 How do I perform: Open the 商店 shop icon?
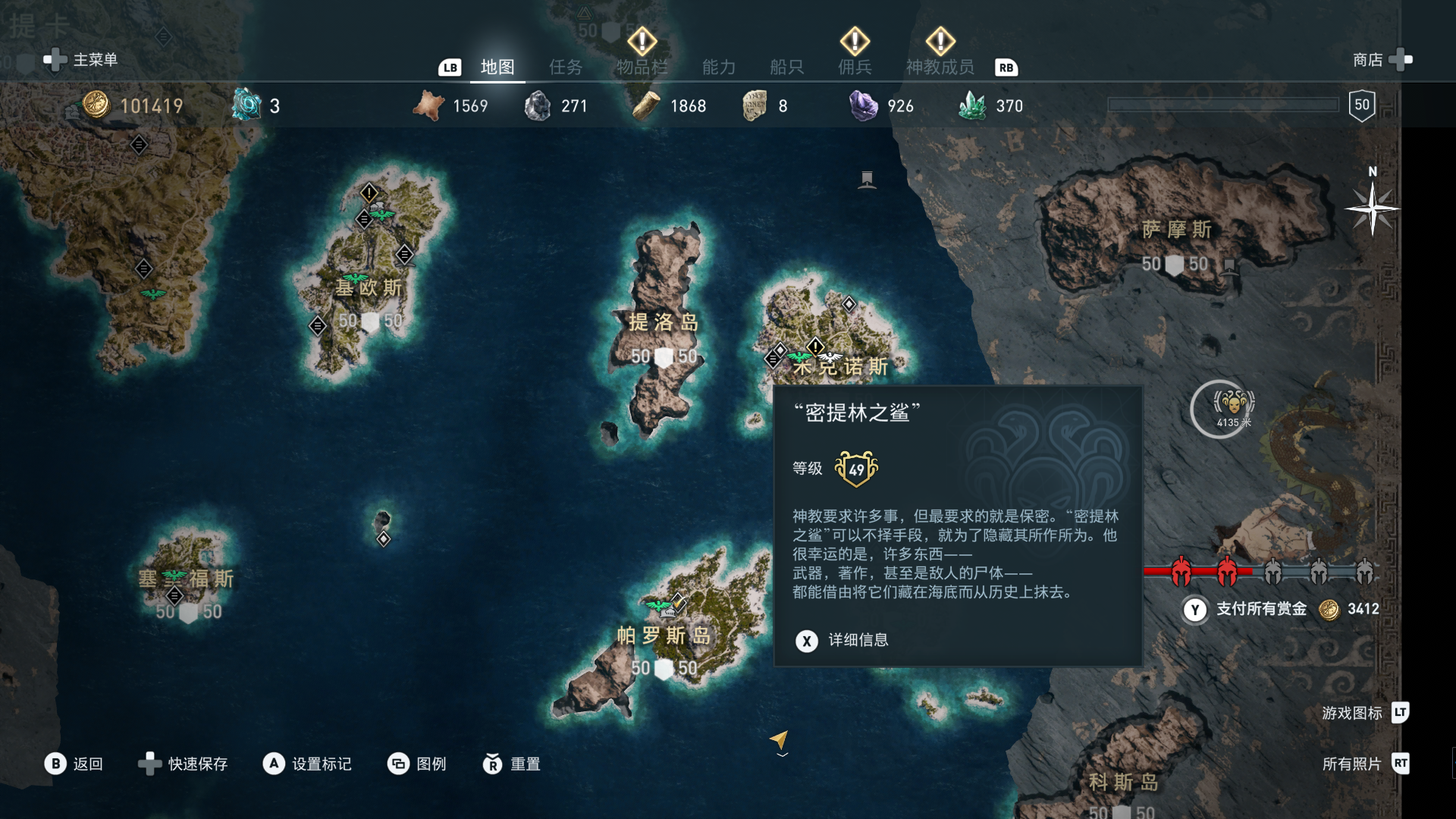(1398, 60)
